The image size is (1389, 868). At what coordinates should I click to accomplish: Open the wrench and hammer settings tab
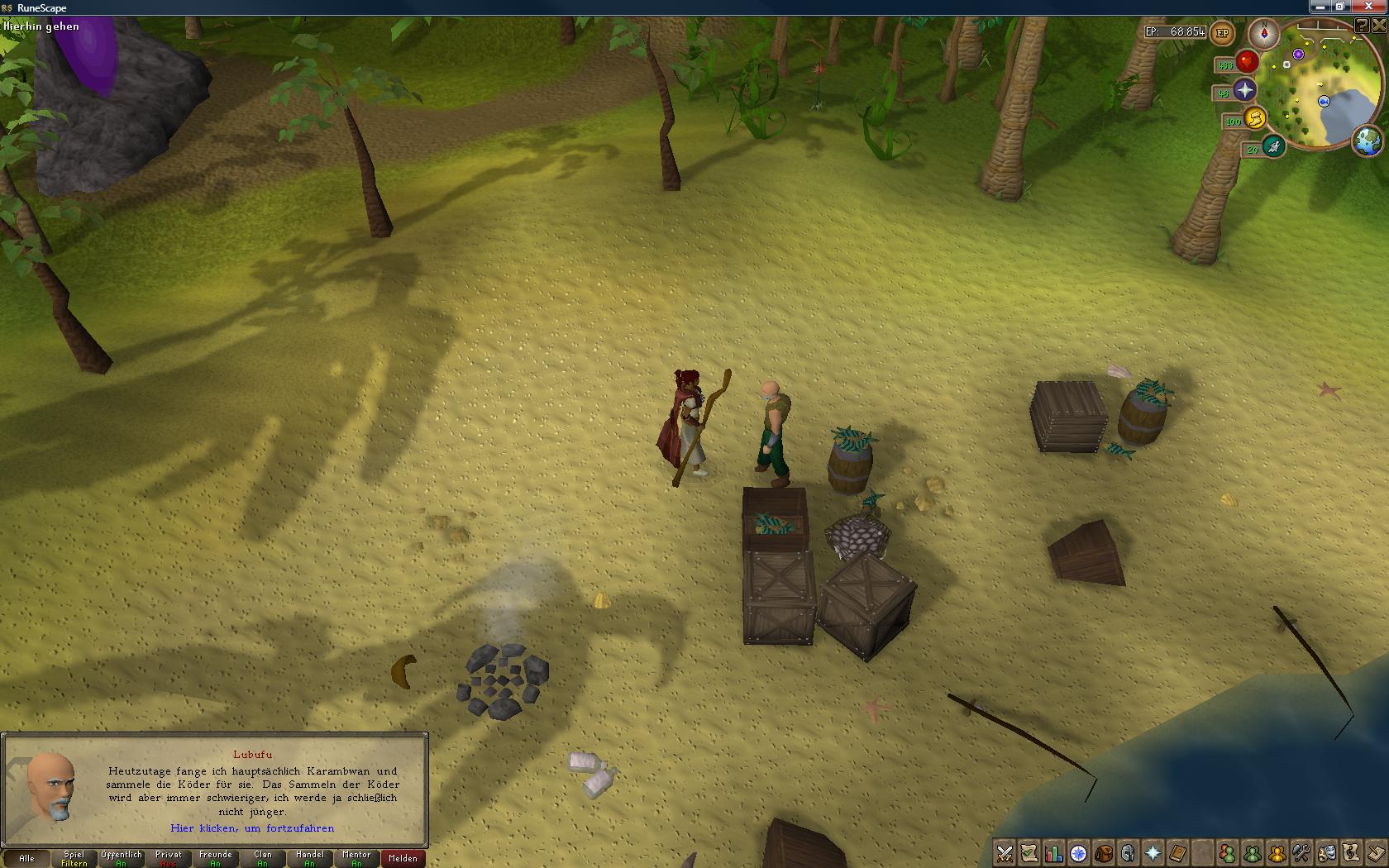pyautogui.click(x=1301, y=853)
